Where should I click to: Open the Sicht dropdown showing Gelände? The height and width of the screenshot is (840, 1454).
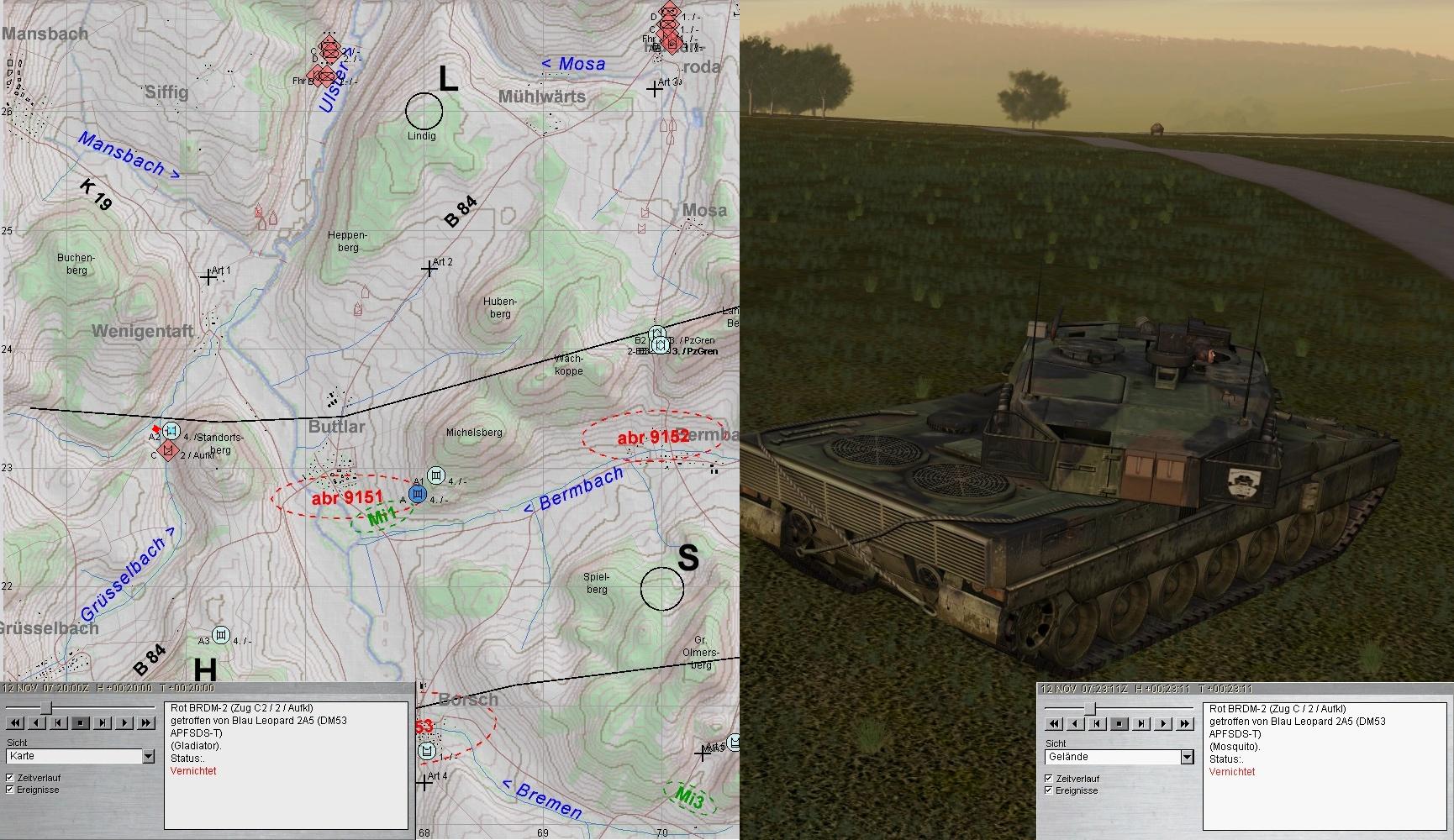point(1187,758)
